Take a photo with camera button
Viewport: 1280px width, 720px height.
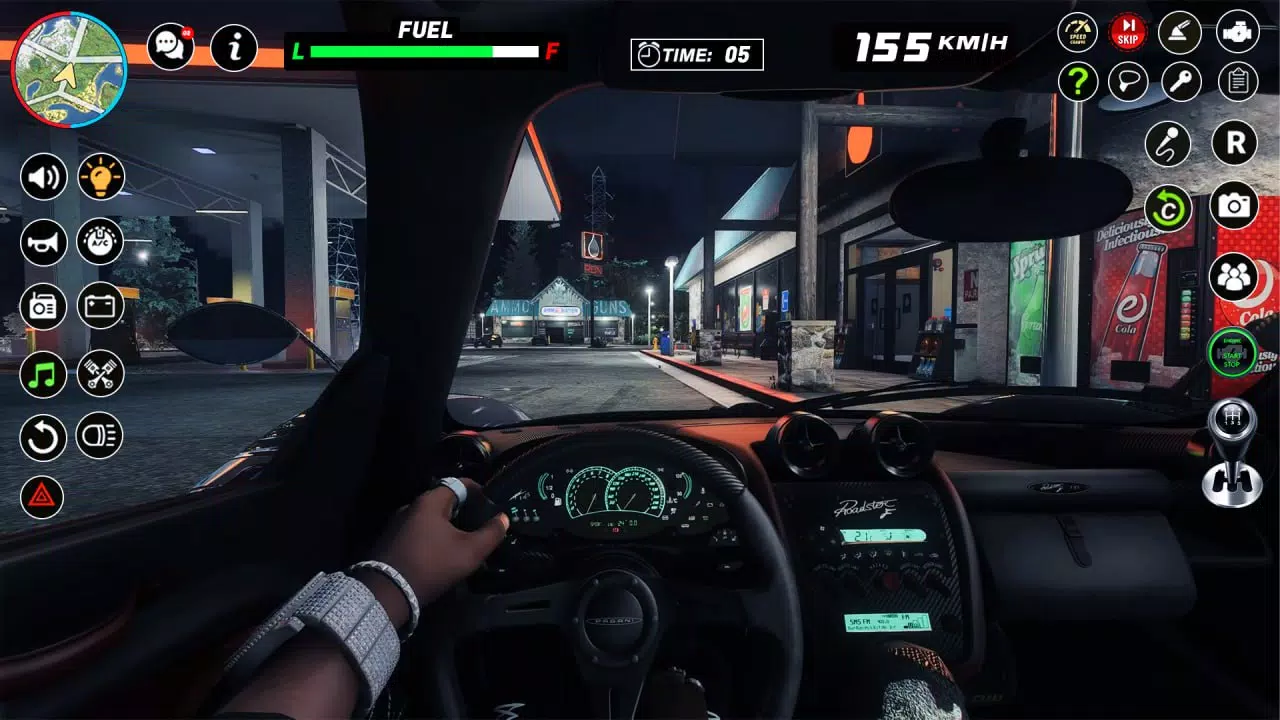pos(1234,205)
